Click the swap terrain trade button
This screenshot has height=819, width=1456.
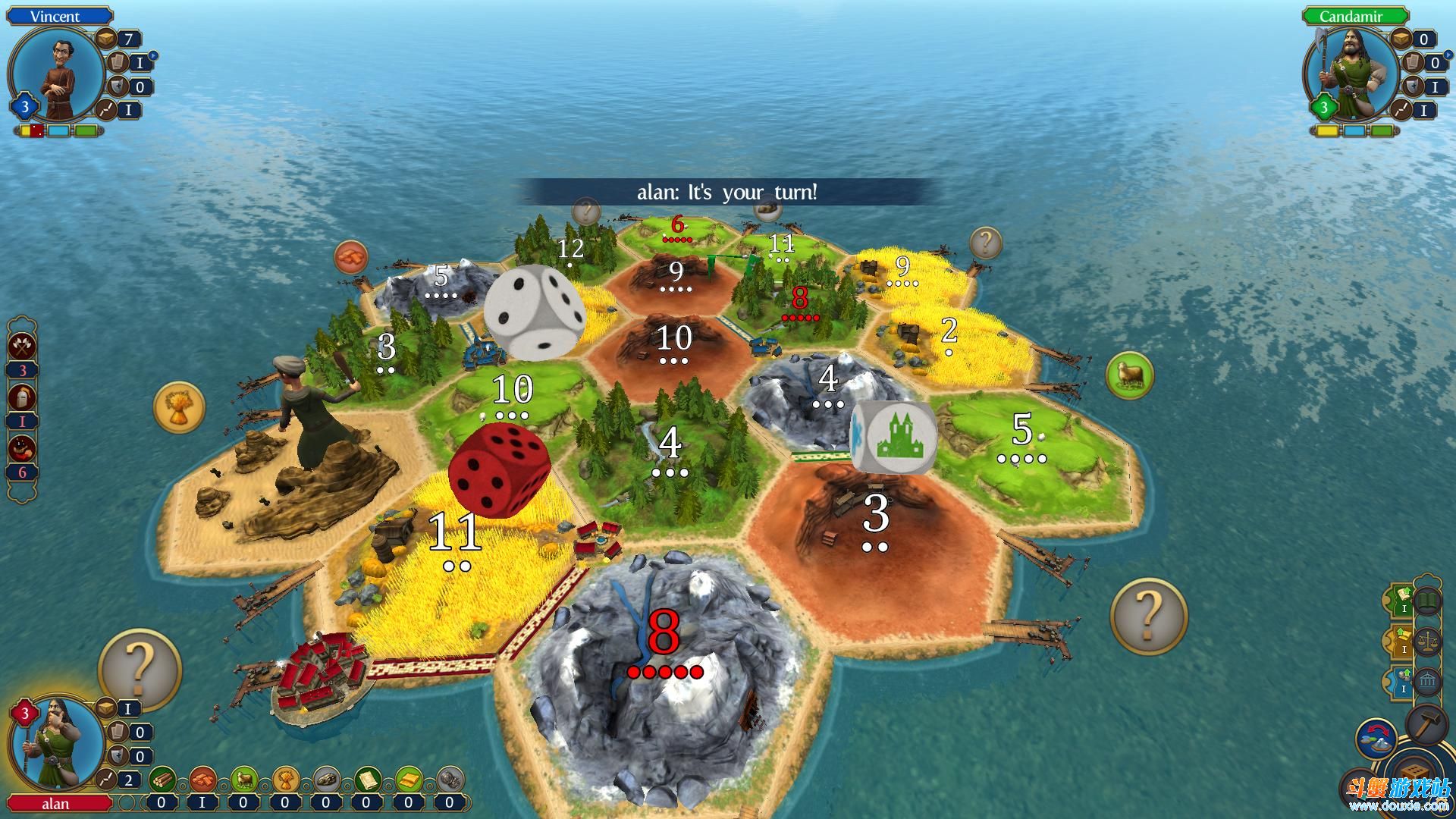tap(1376, 739)
